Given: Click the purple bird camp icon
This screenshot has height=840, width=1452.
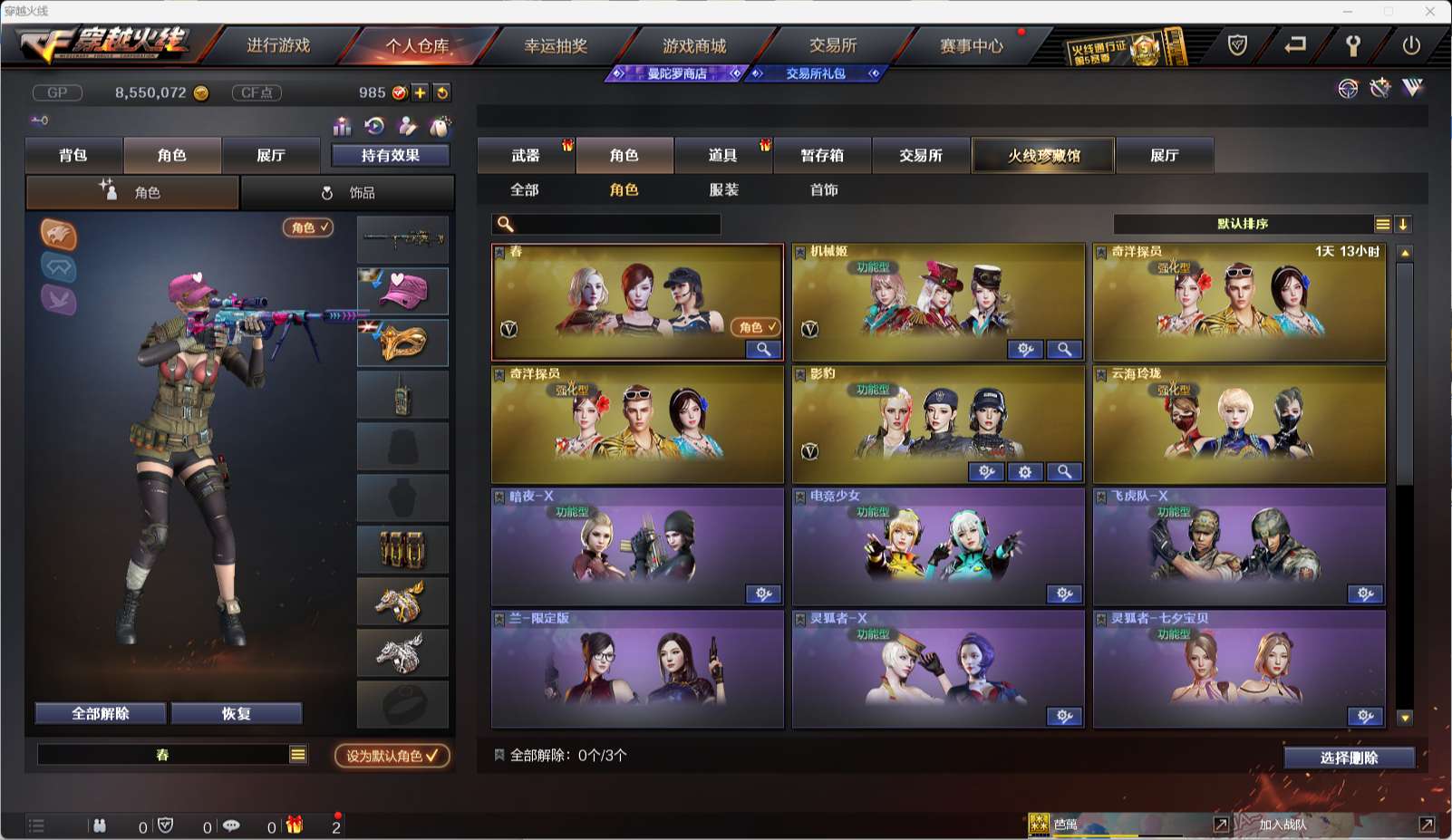Looking at the screenshot, I should coord(59,301).
